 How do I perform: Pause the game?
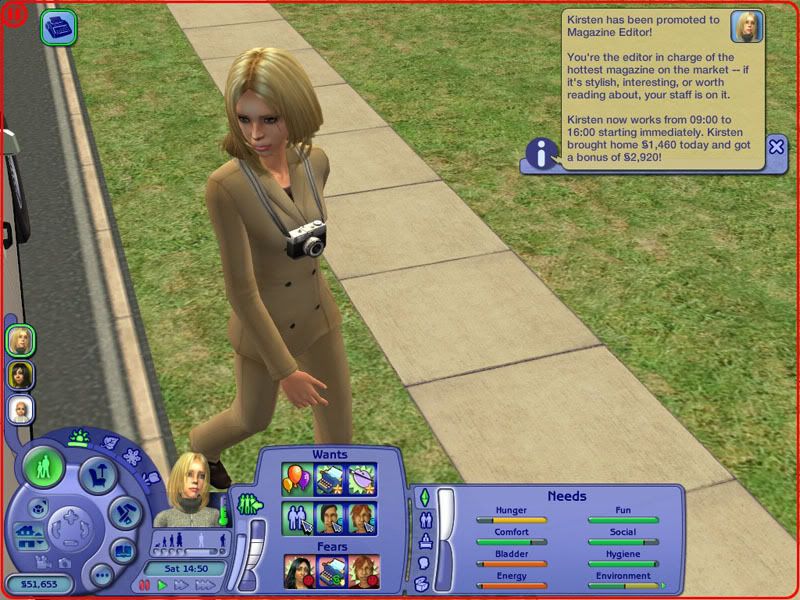[x=146, y=585]
